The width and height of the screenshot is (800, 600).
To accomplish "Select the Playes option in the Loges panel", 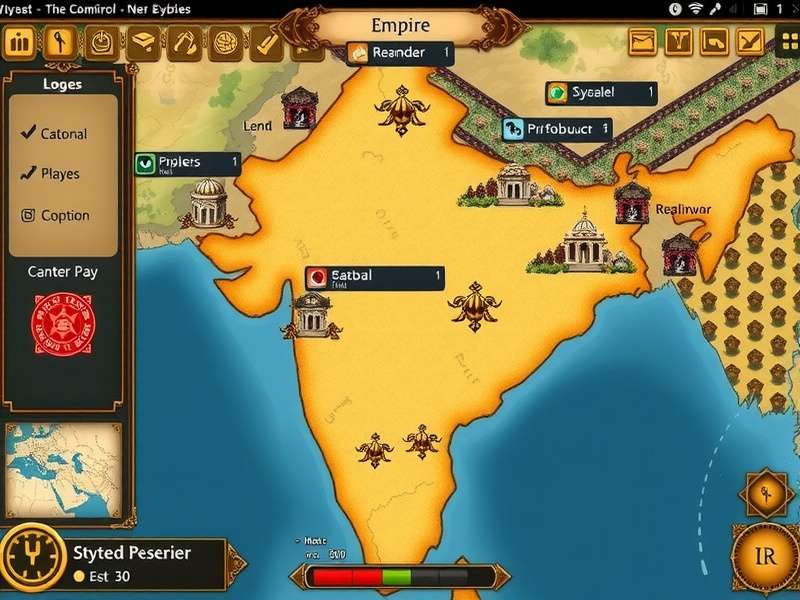I will point(50,173).
